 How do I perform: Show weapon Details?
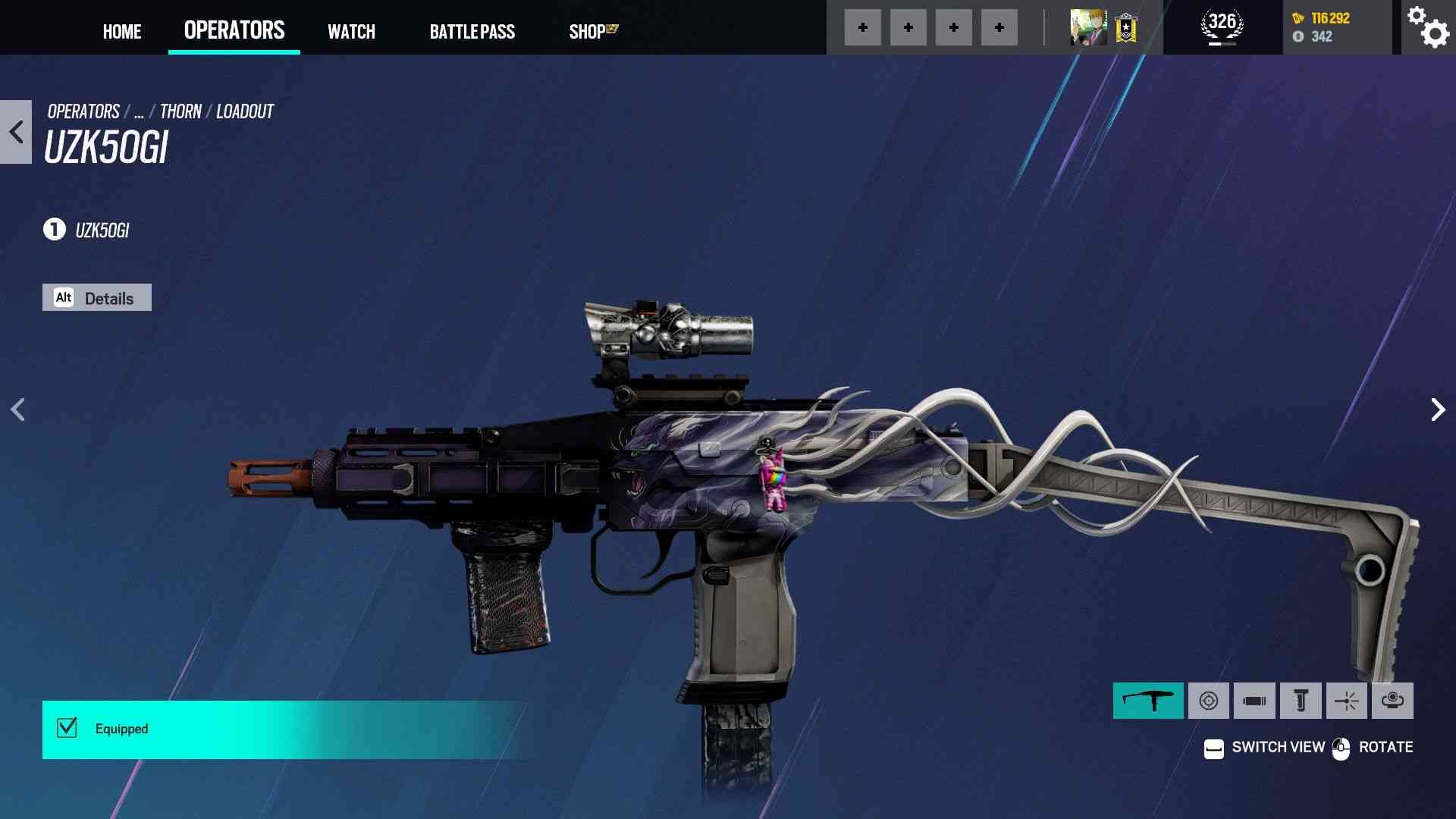97,298
